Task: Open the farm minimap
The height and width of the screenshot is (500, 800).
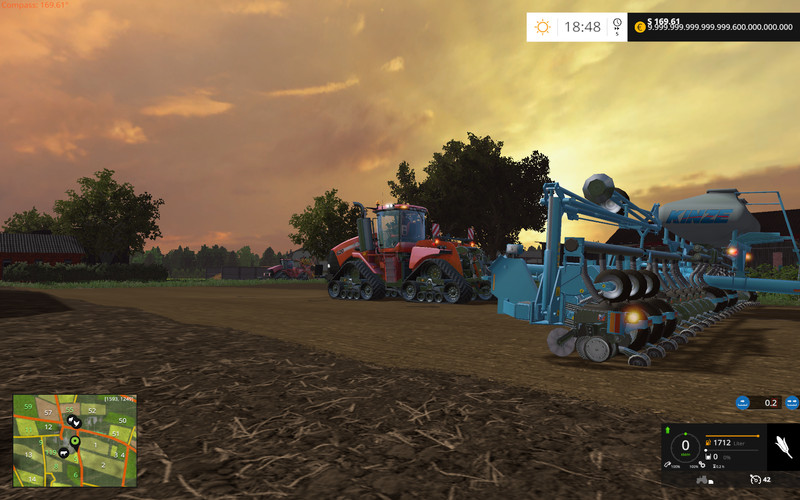Action: 74,440
